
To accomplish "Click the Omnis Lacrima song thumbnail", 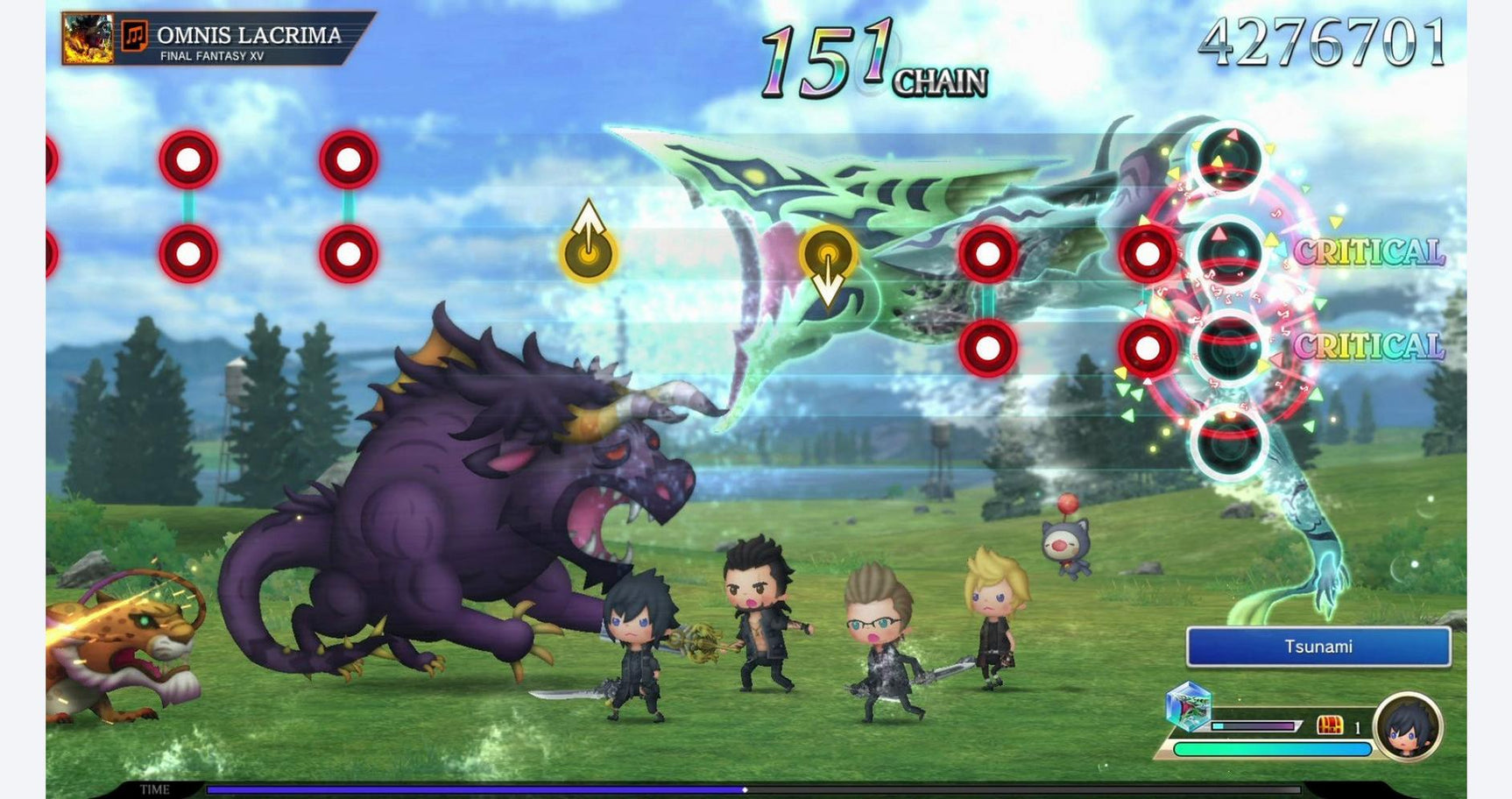I will (x=88, y=39).
